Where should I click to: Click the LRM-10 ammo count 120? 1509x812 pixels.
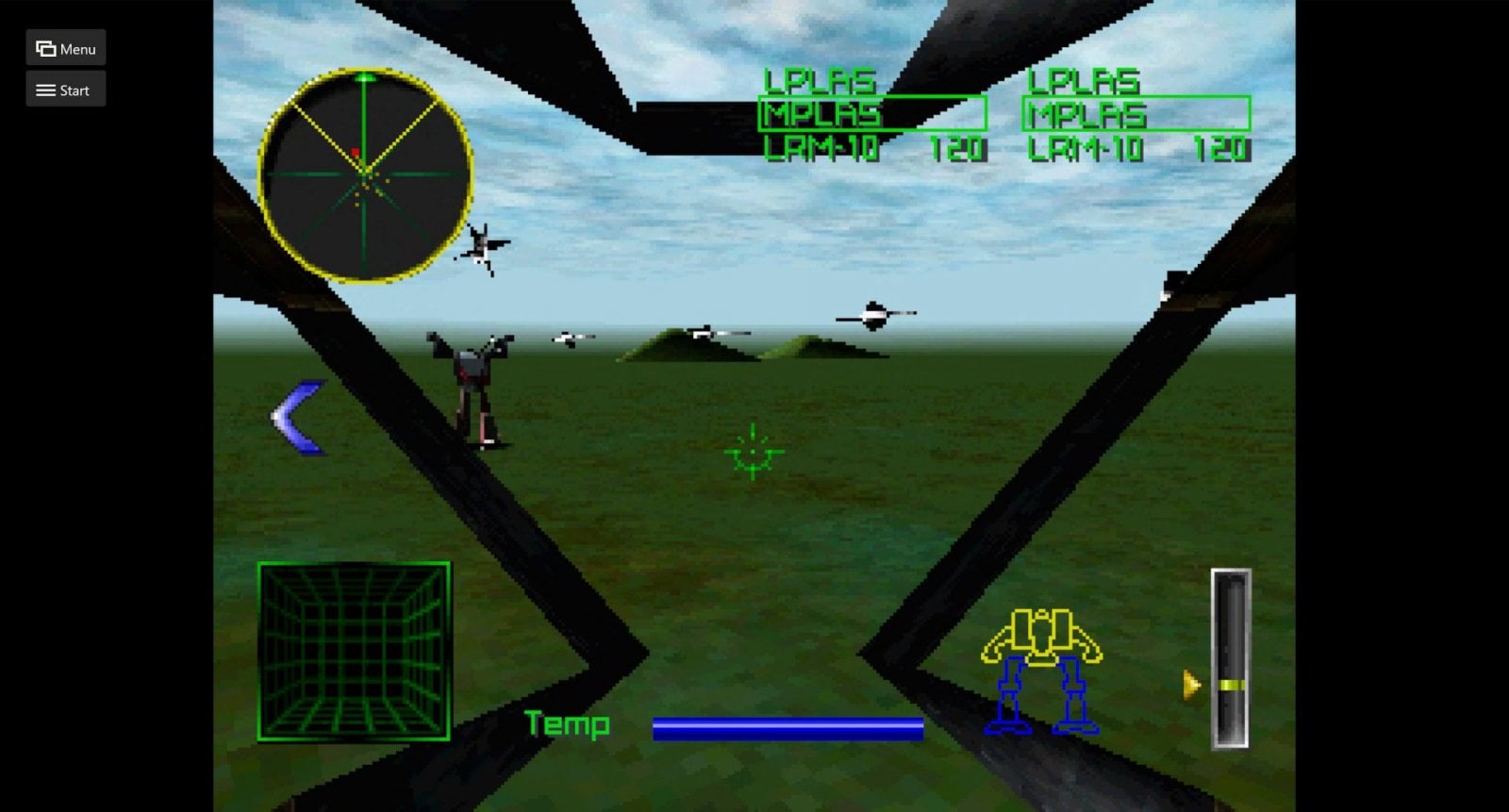click(x=955, y=149)
